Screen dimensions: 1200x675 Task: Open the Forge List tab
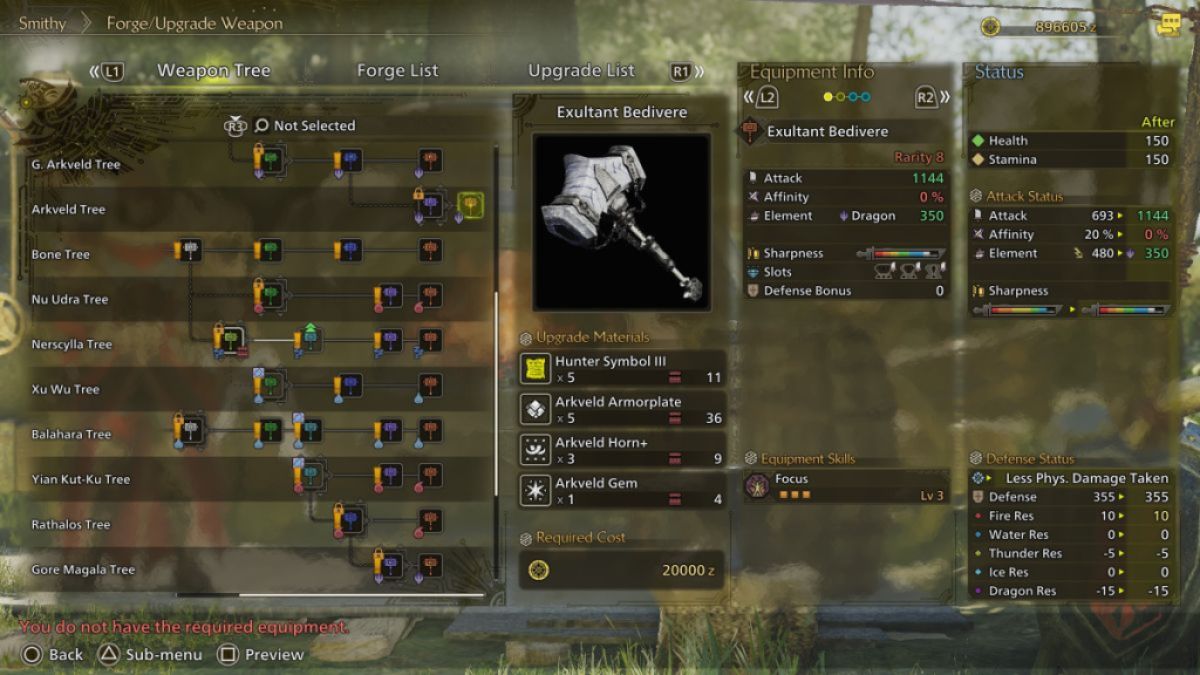coord(397,71)
